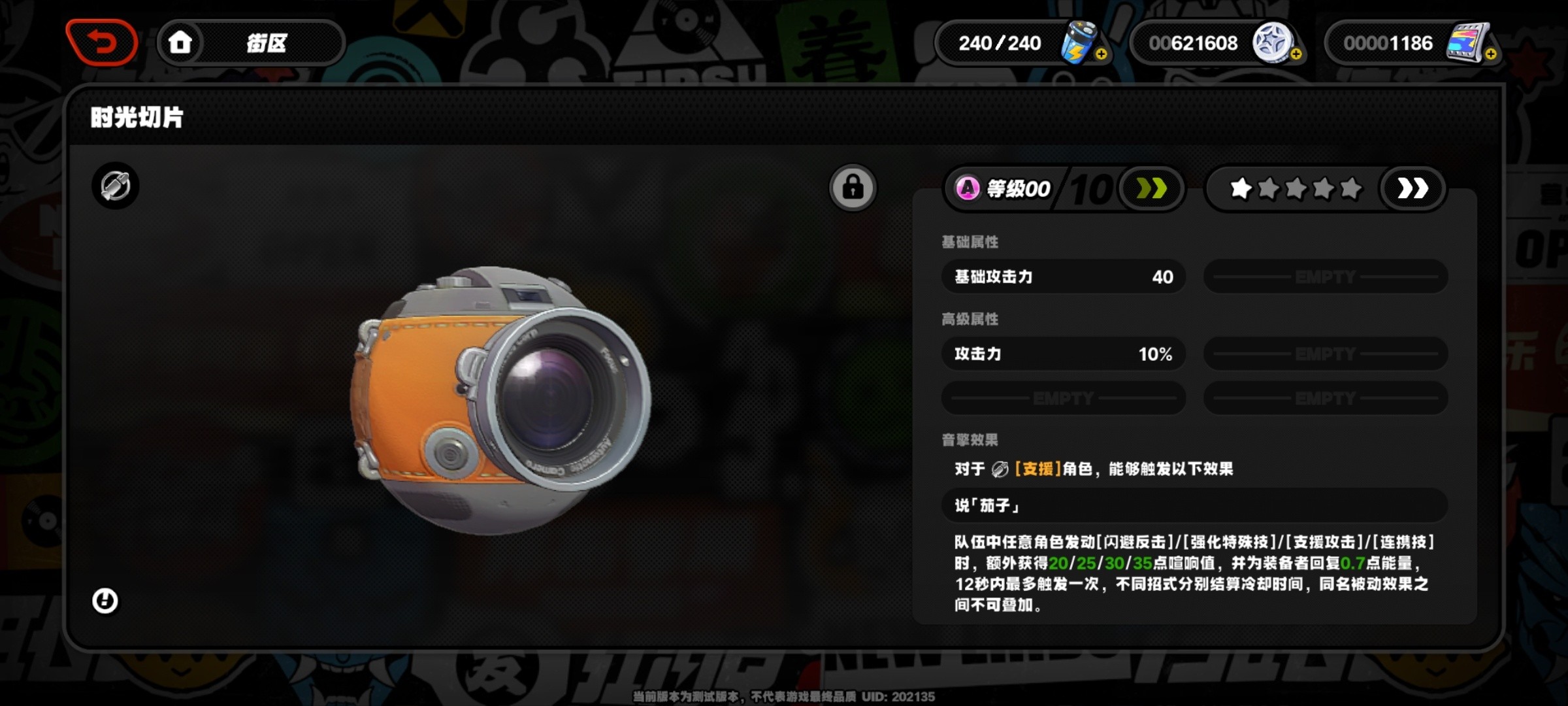Add film currency with the plus icon

[1490, 54]
